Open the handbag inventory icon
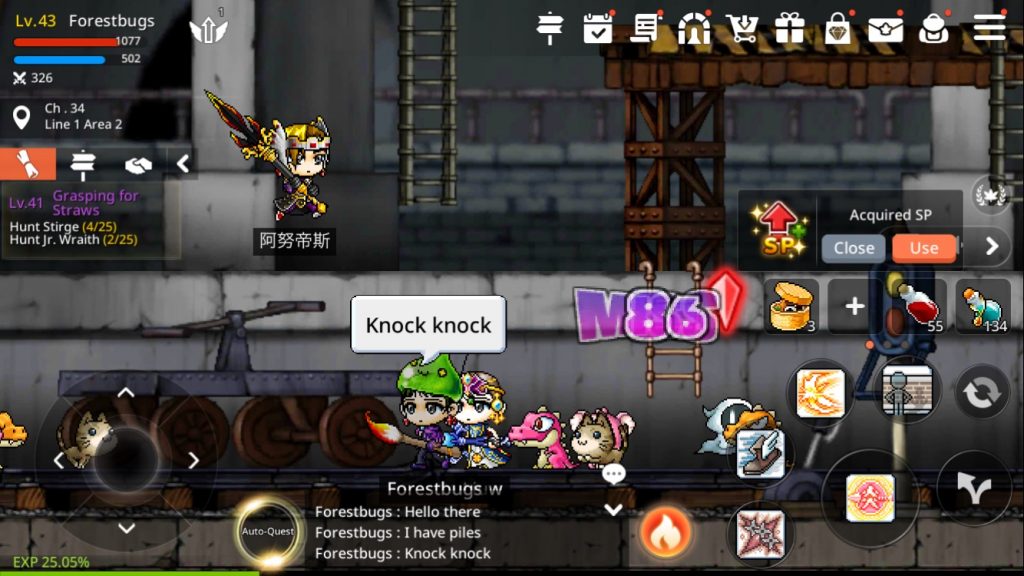This screenshot has width=1024, height=576. [x=838, y=28]
